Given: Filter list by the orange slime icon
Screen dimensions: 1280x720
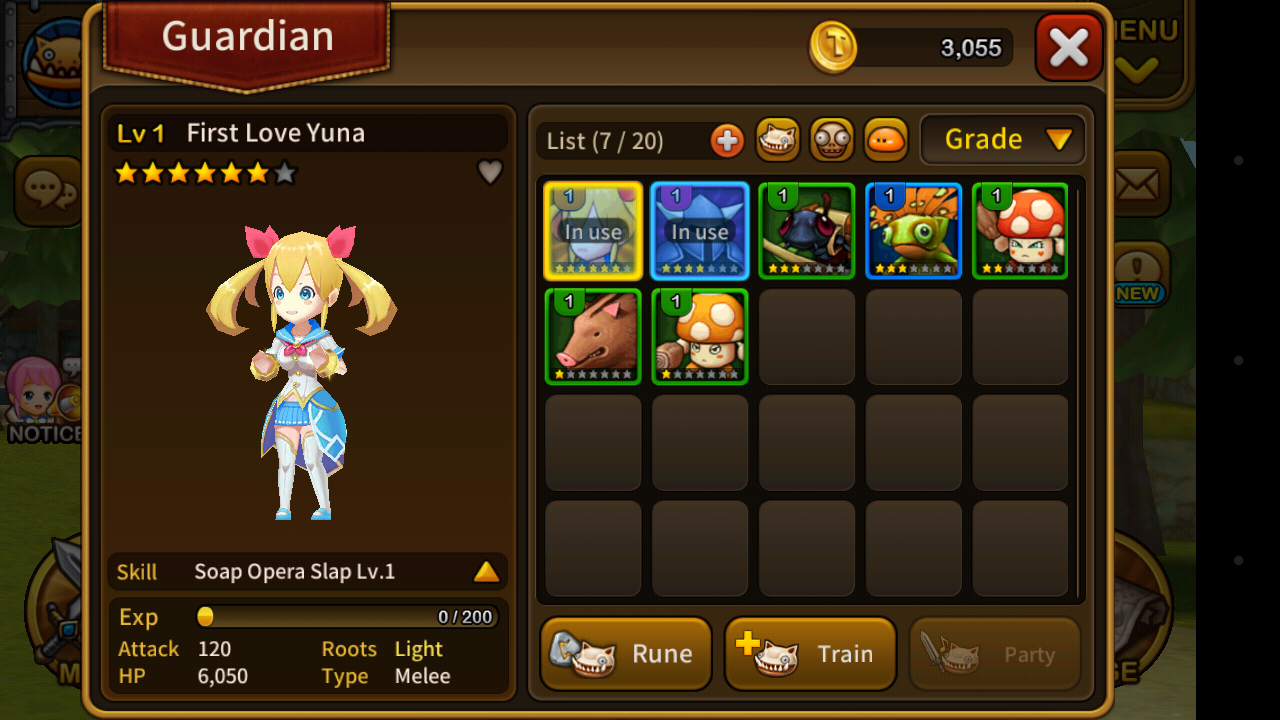Looking at the screenshot, I should click(885, 140).
